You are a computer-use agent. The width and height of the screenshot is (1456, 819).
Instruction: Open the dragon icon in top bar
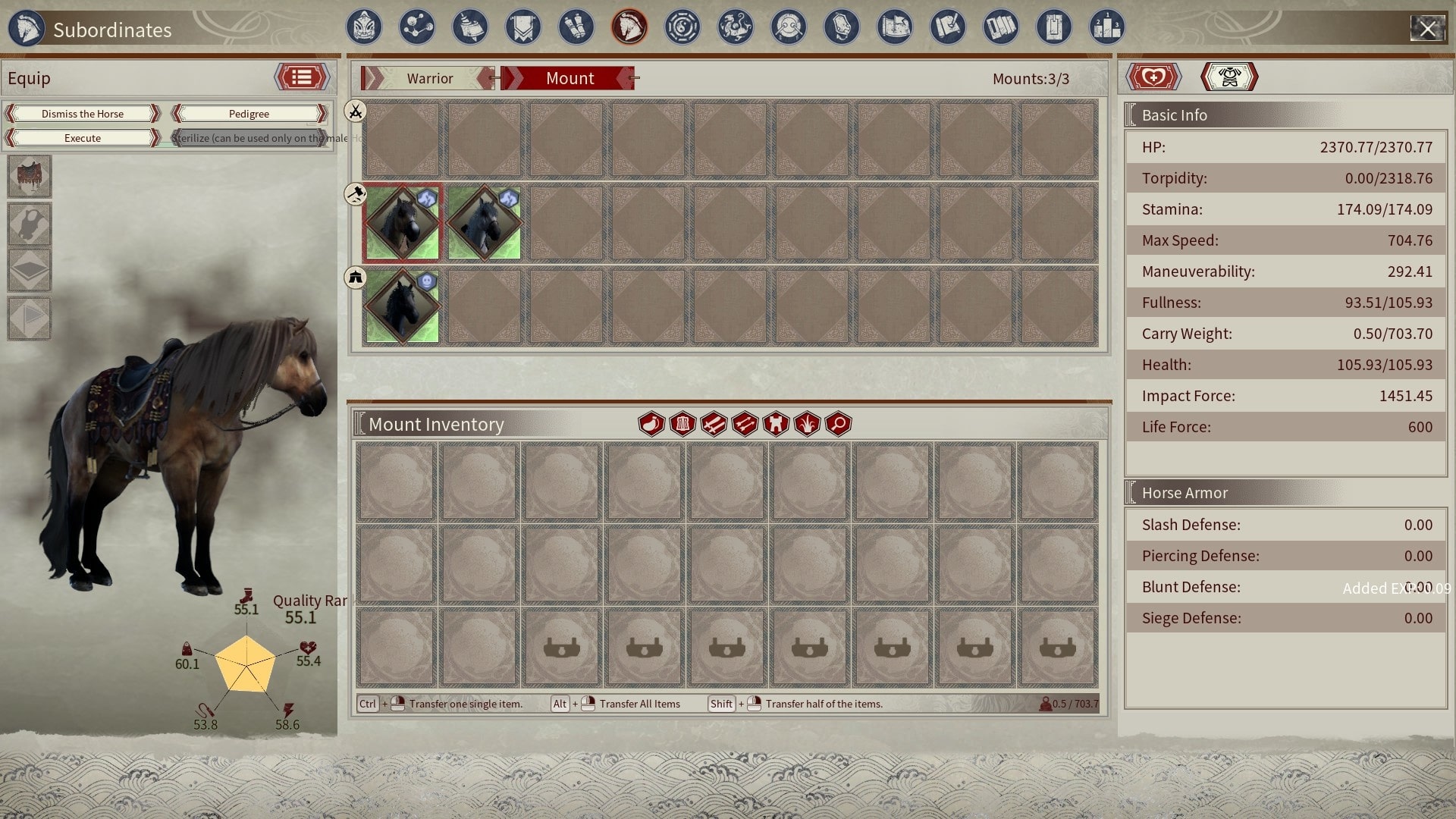tap(736, 28)
